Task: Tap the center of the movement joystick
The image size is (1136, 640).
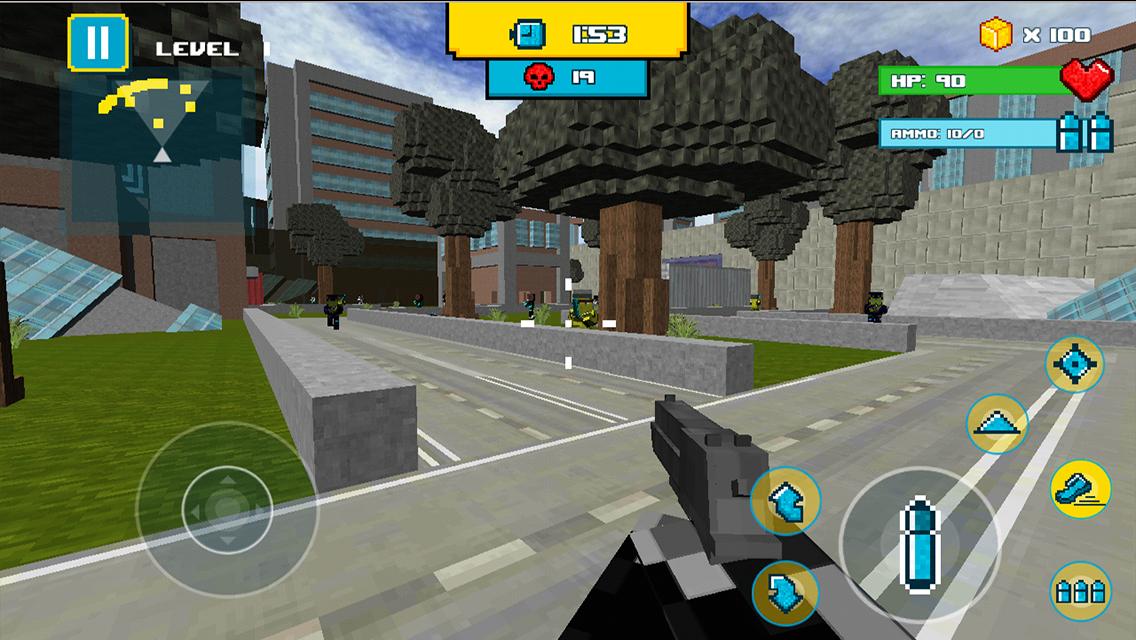Action: coord(227,509)
